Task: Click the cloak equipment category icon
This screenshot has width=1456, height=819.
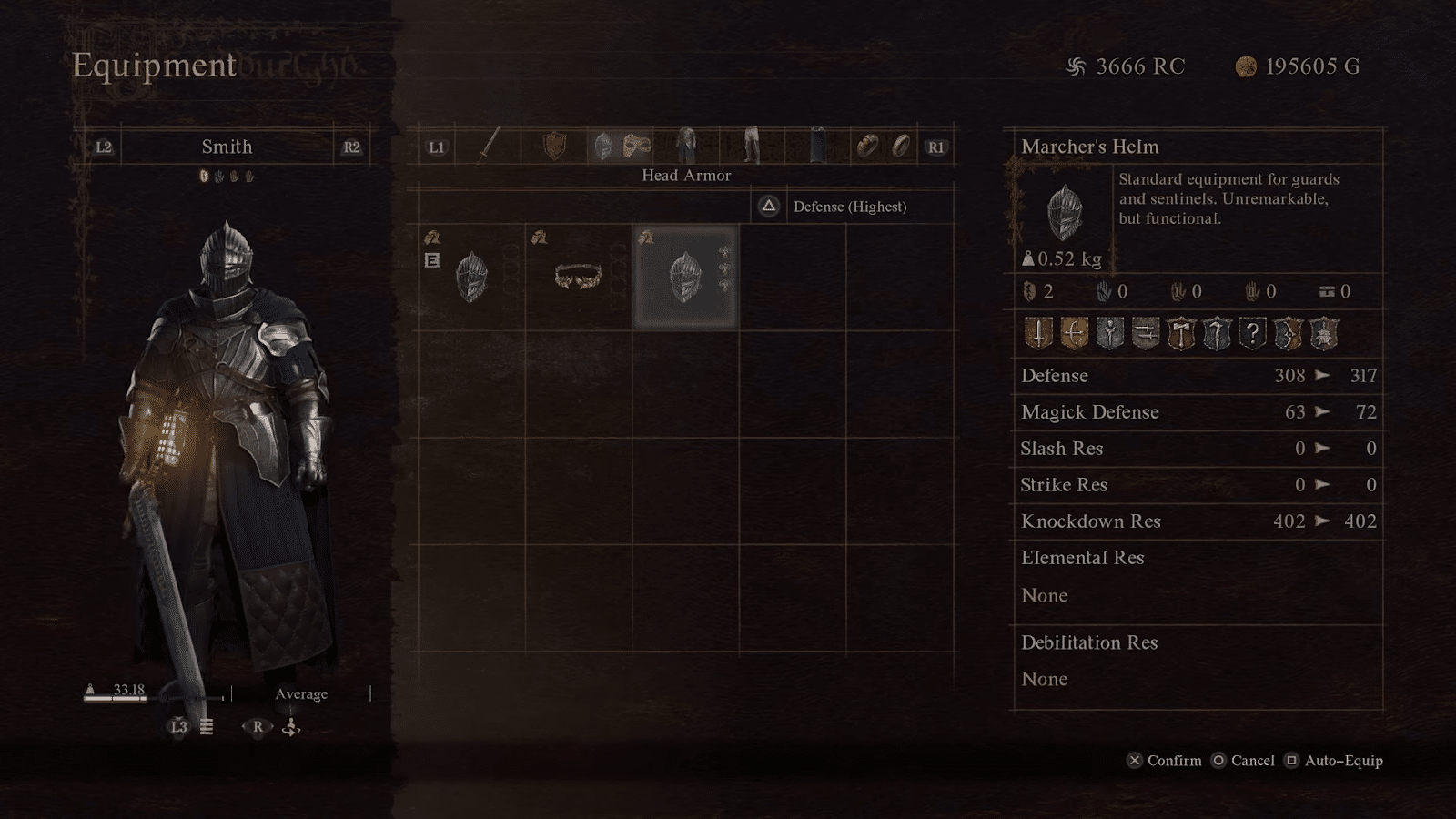Action: (817, 146)
